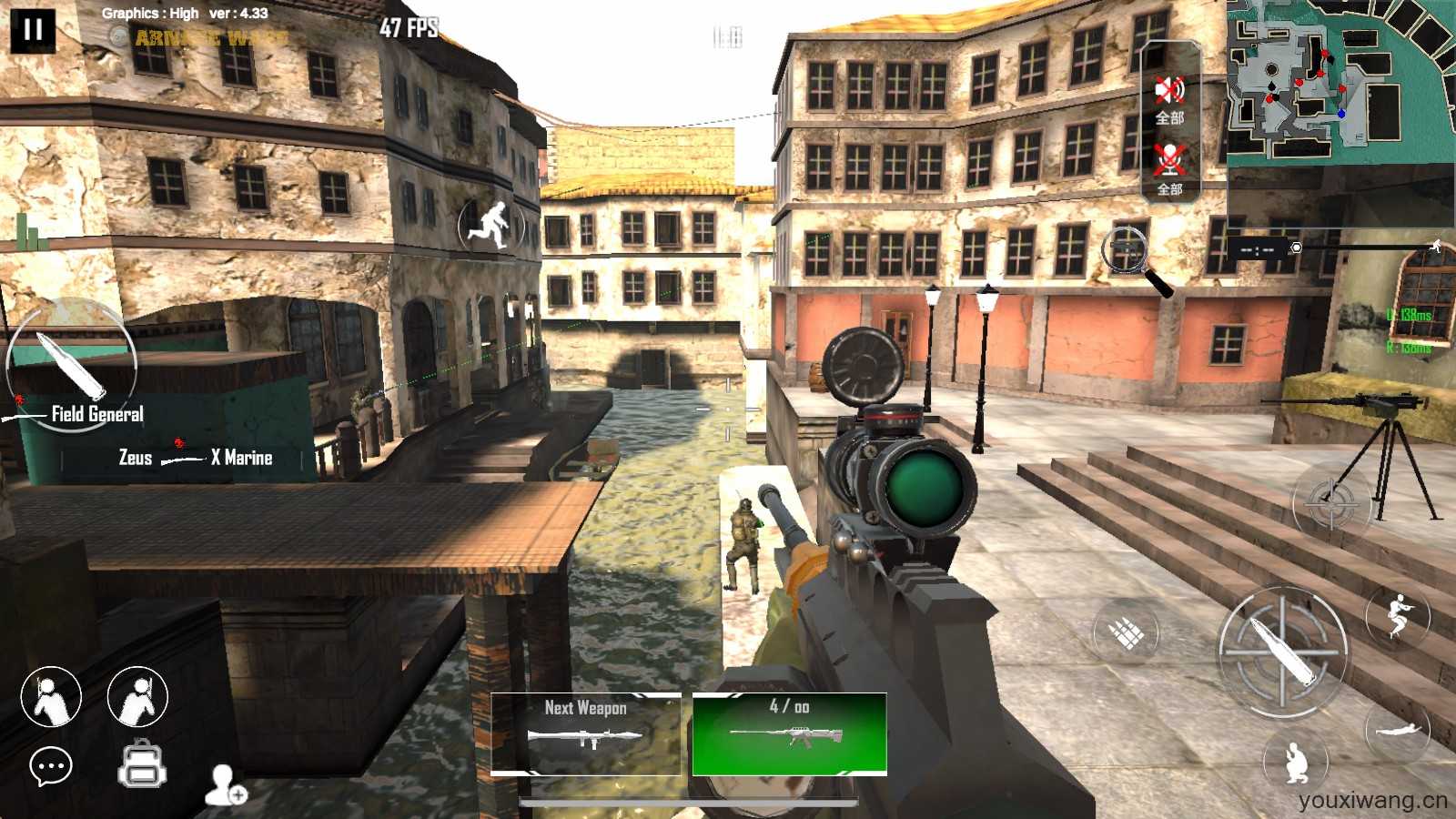Reload using the ammo rounds button

coord(1126,632)
